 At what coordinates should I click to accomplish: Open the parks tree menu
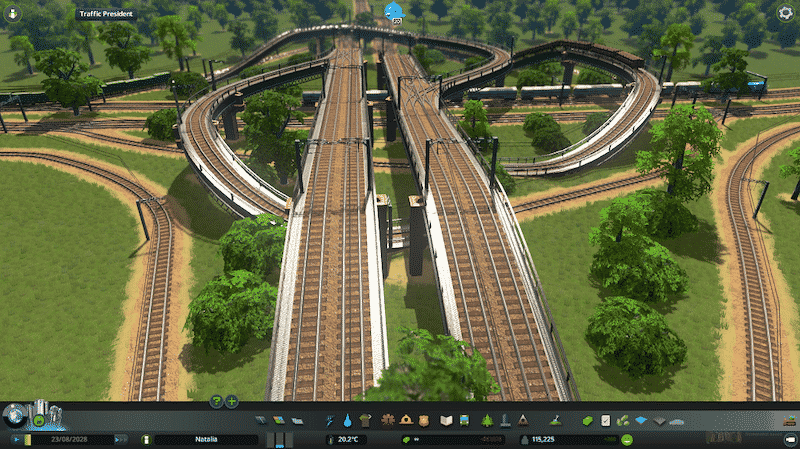coord(487,420)
